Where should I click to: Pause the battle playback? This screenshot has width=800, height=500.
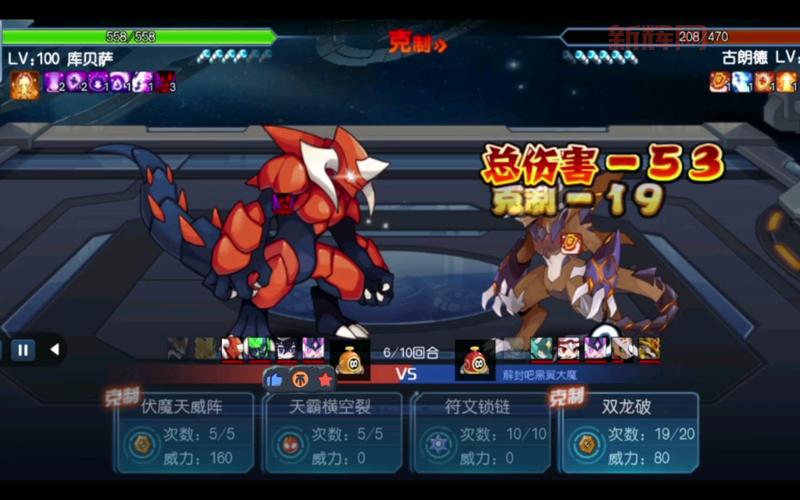pyautogui.click(x=22, y=350)
